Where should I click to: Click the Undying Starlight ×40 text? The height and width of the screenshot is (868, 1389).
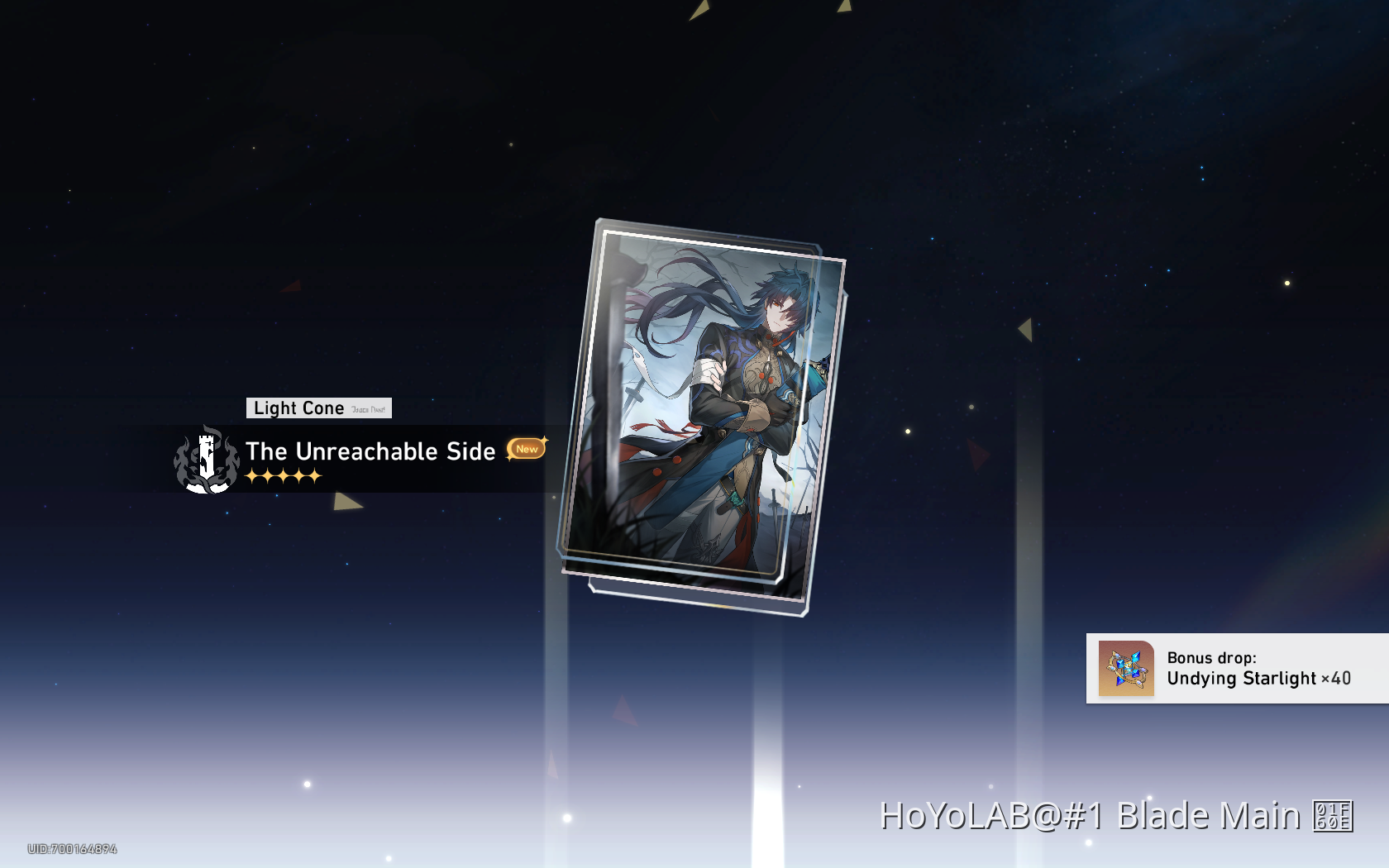[x=1257, y=680]
